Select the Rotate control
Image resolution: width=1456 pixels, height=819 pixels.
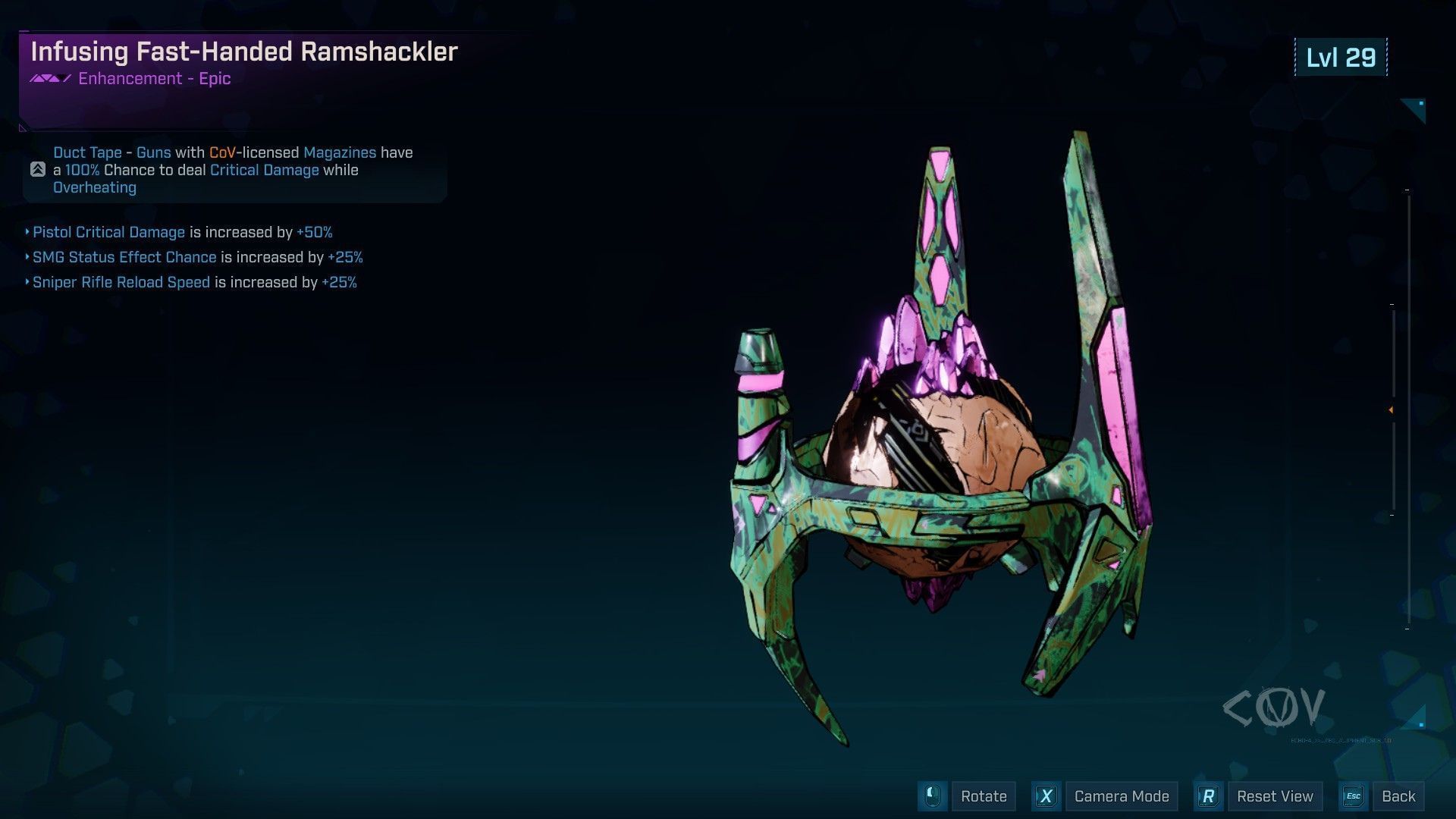pos(983,796)
